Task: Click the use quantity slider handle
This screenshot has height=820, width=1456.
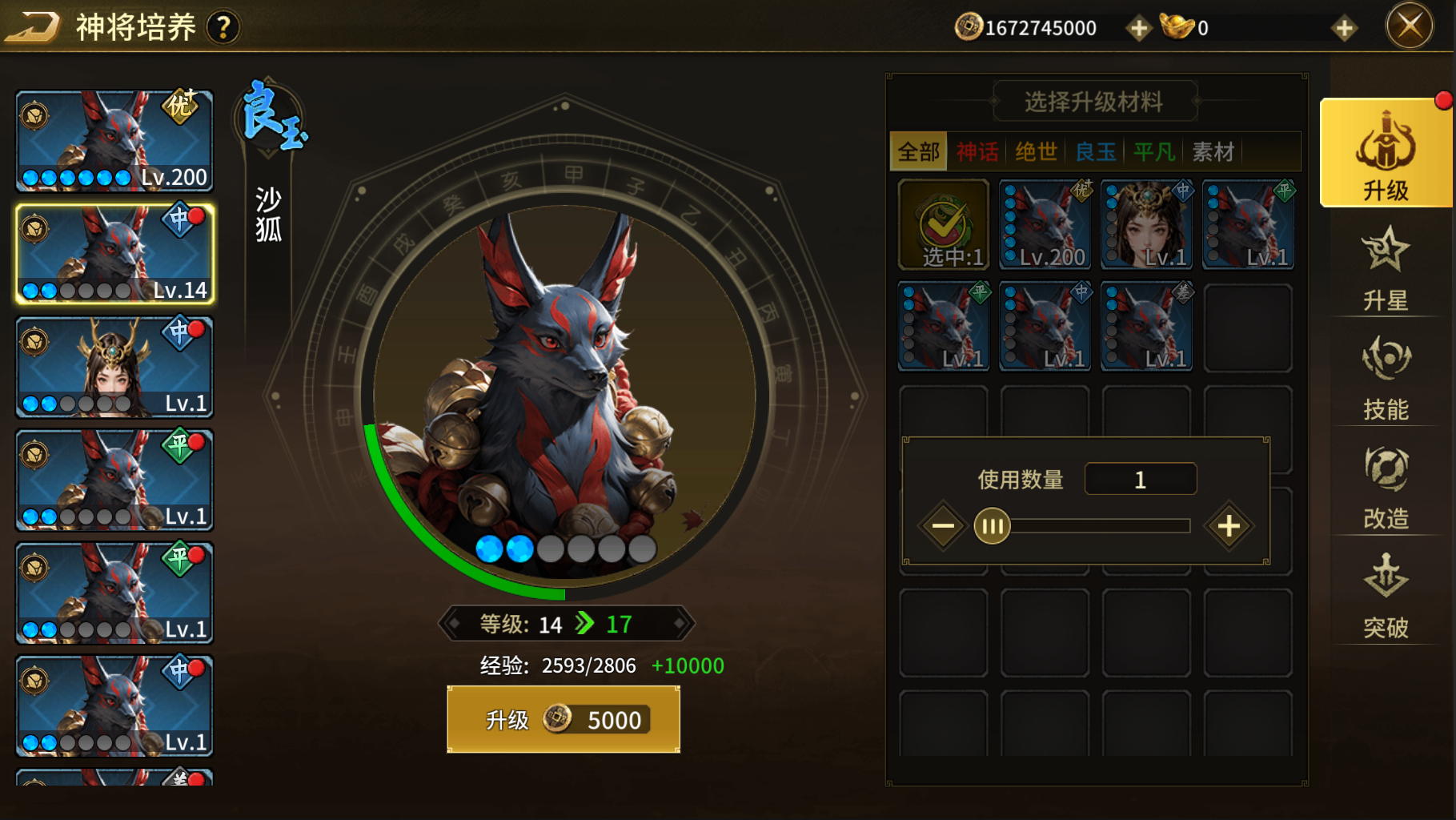Action: tap(993, 526)
